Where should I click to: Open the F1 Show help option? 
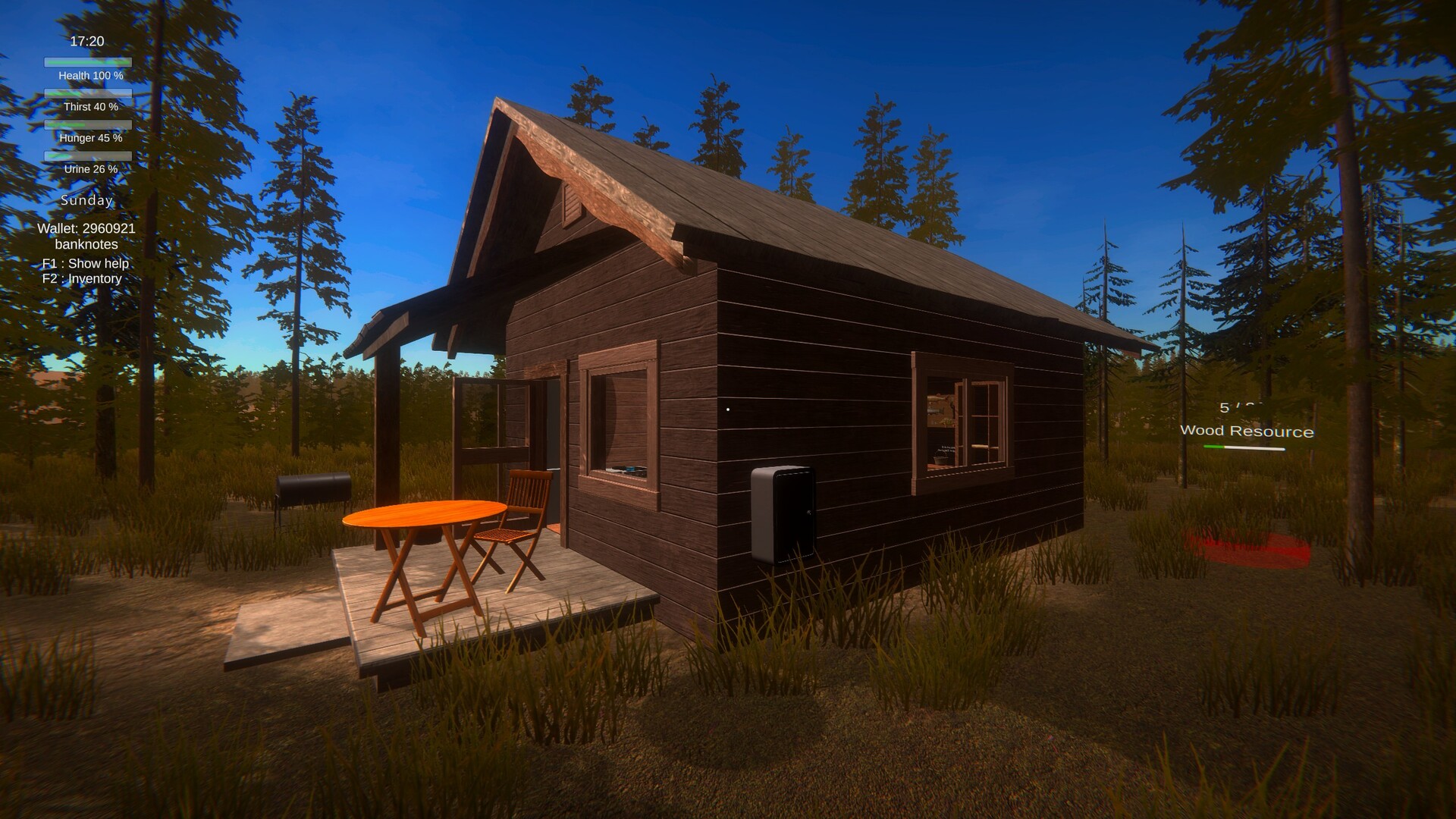[x=85, y=263]
